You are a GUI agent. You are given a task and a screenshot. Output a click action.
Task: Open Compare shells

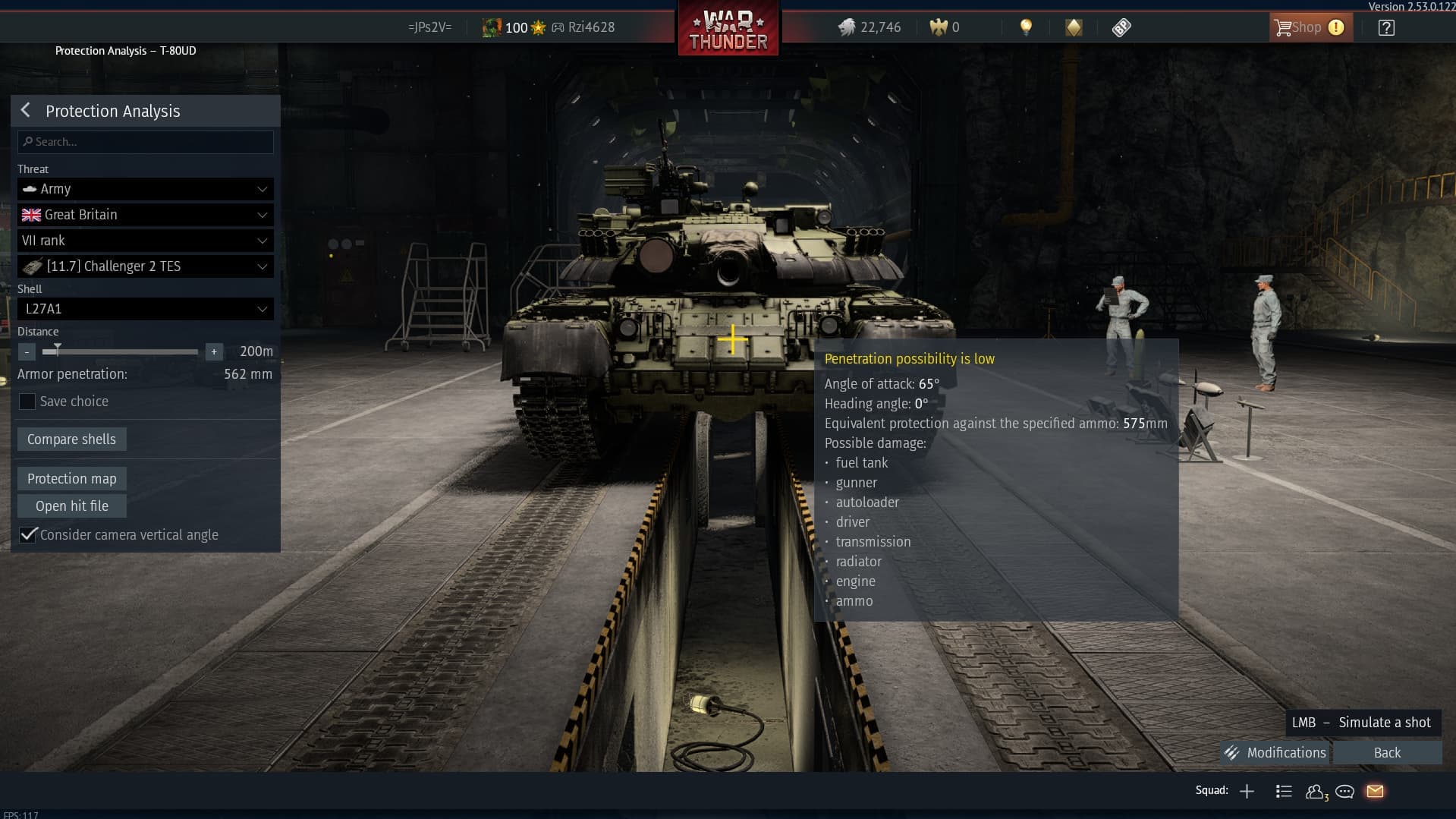click(x=71, y=439)
